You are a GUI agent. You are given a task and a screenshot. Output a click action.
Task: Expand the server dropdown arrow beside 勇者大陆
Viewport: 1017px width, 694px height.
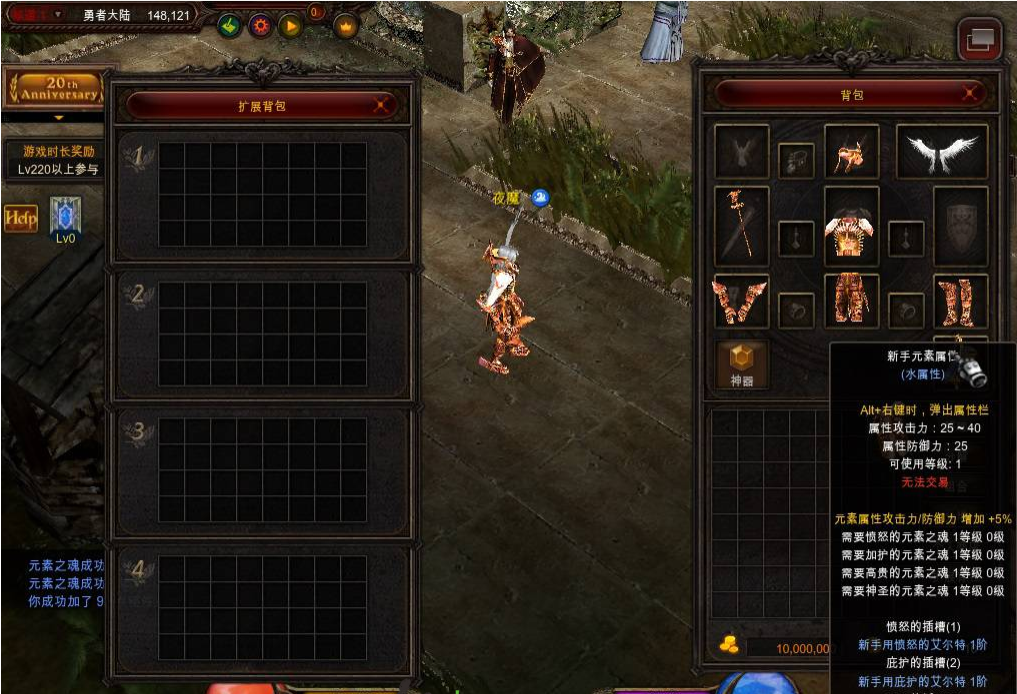(58, 14)
